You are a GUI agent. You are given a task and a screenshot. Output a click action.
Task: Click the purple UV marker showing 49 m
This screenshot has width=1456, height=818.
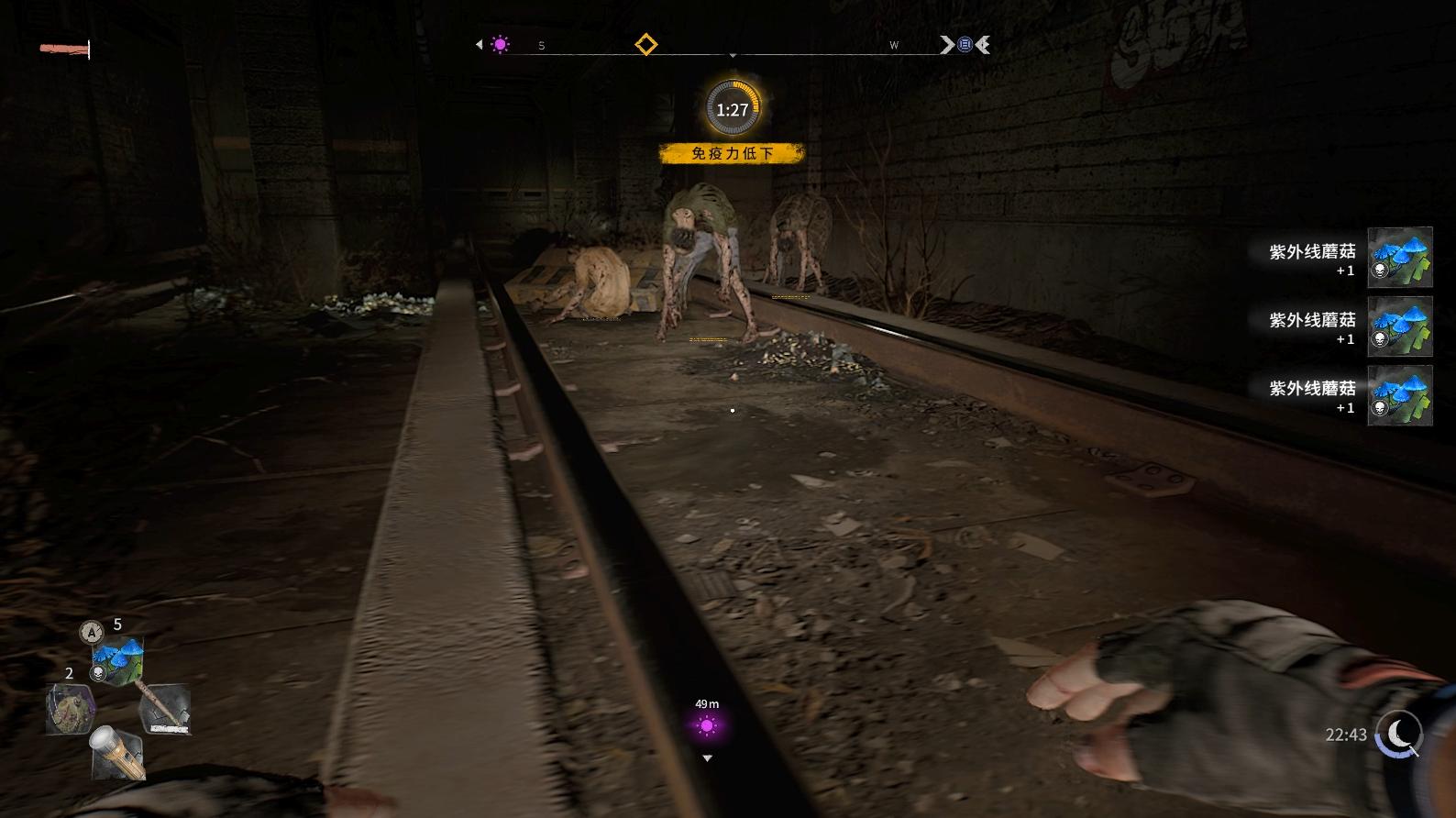(x=706, y=727)
